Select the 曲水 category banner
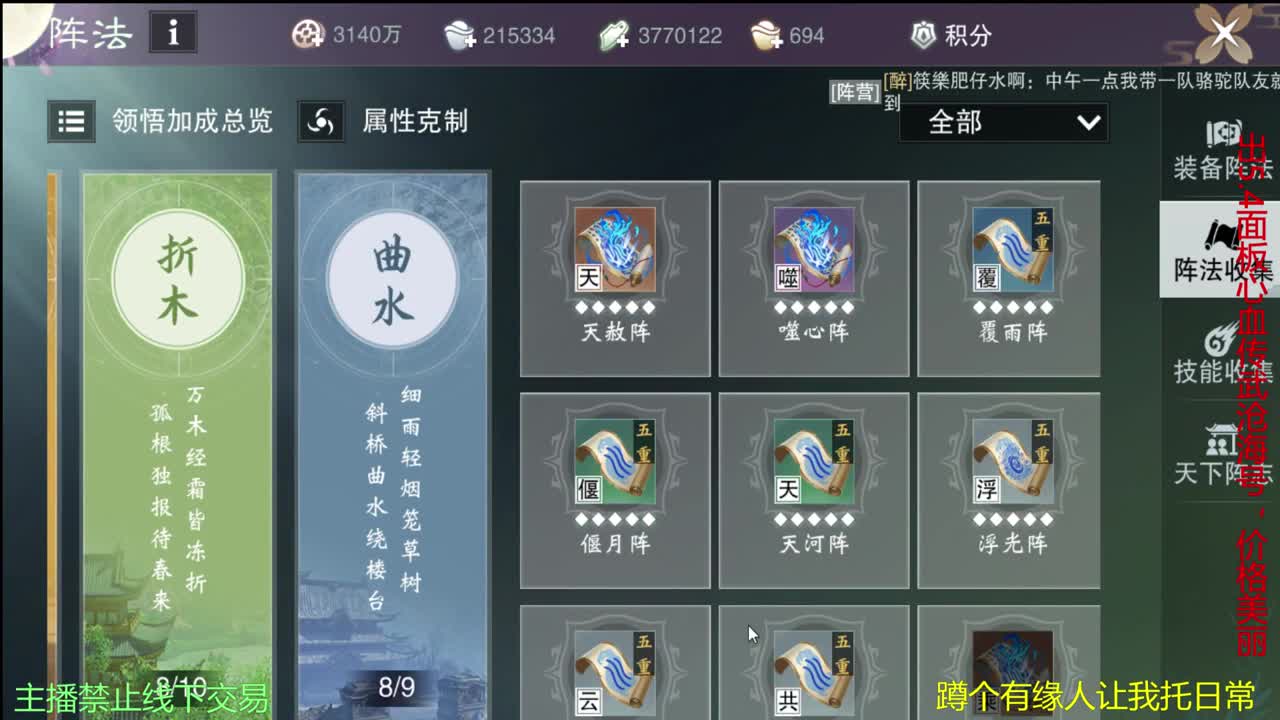The image size is (1280, 720). point(392,280)
